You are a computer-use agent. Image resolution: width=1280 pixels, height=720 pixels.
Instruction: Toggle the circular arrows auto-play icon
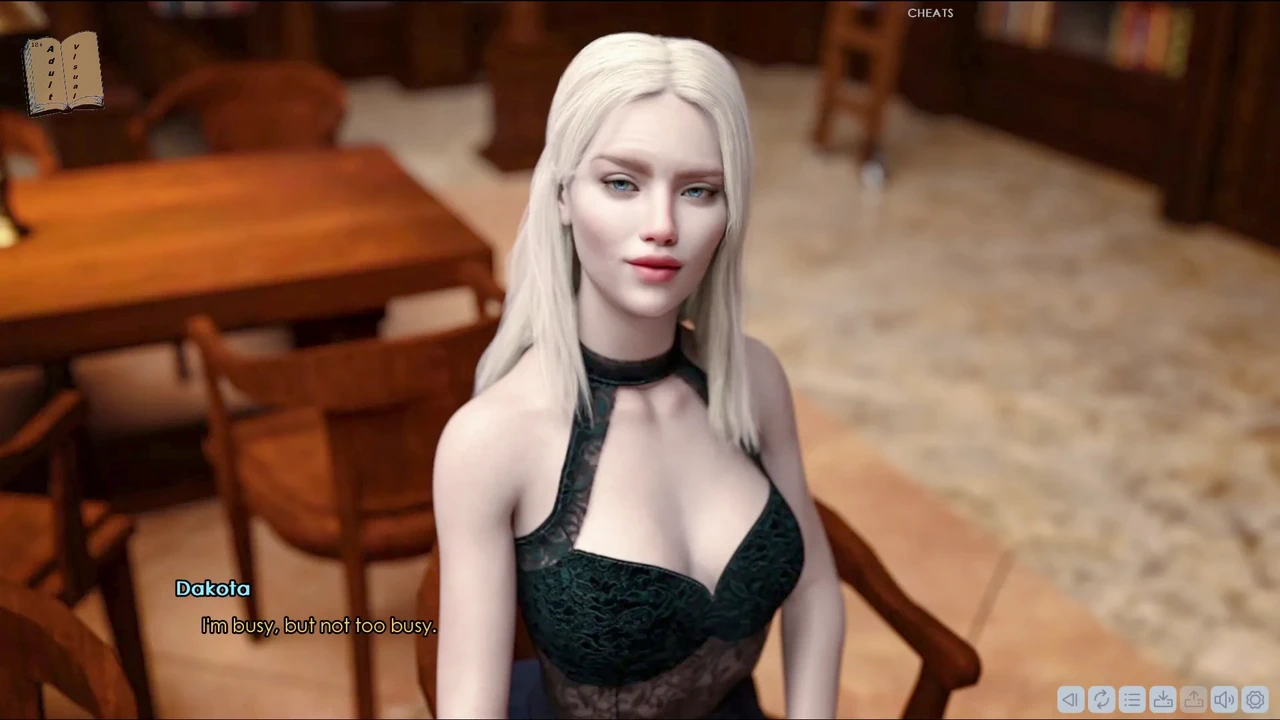tap(1101, 700)
